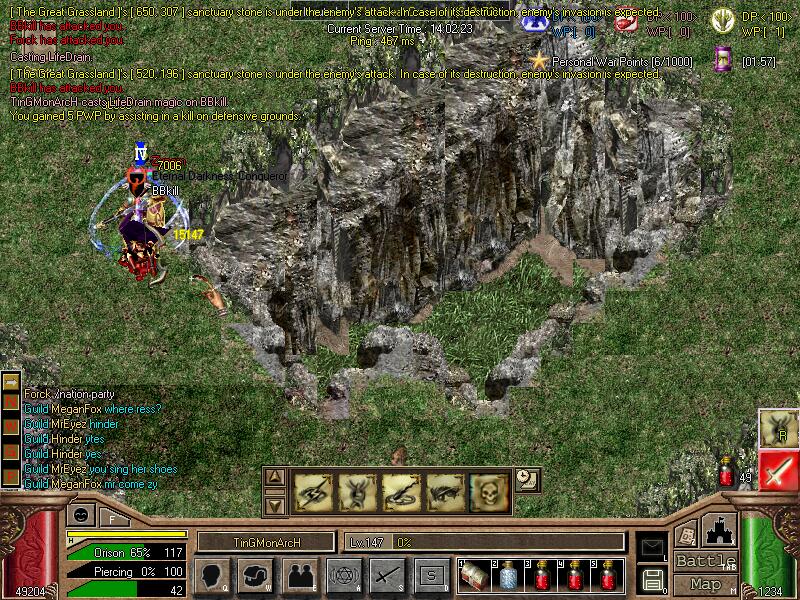Click the red sword attack icon

778,470
